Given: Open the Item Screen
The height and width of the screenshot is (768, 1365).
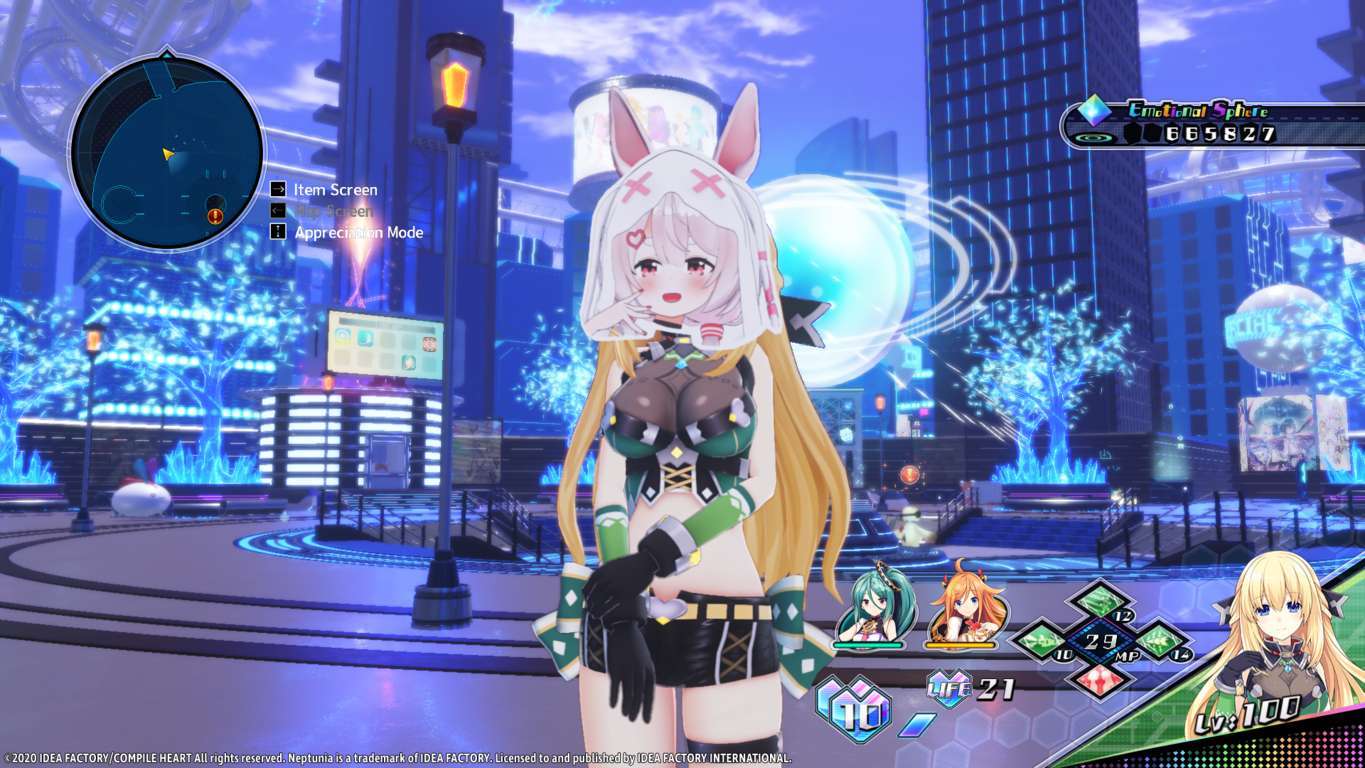Looking at the screenshot, I should click(334, 189).
